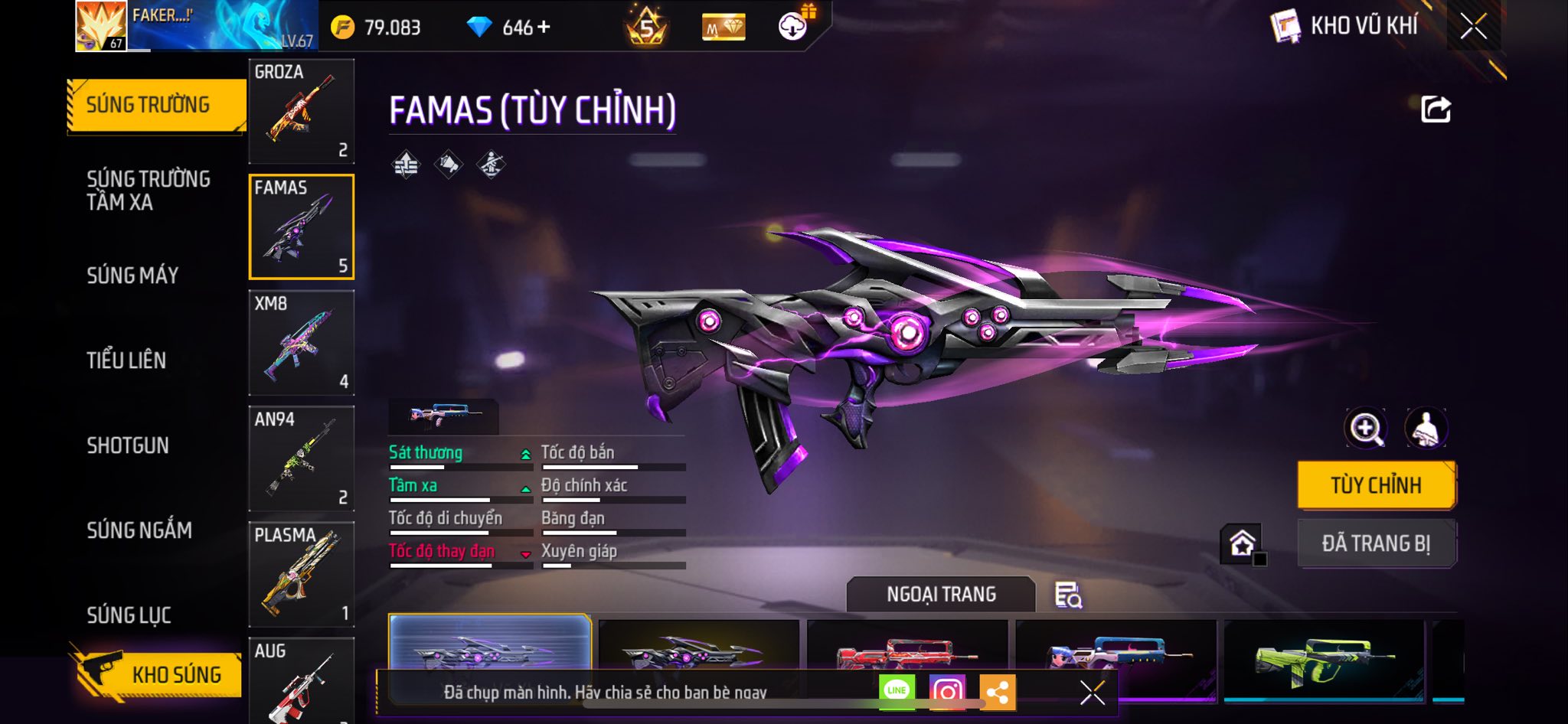Open the Ngoại Trang tab
Screen dimensions: 1568x724
941,595
